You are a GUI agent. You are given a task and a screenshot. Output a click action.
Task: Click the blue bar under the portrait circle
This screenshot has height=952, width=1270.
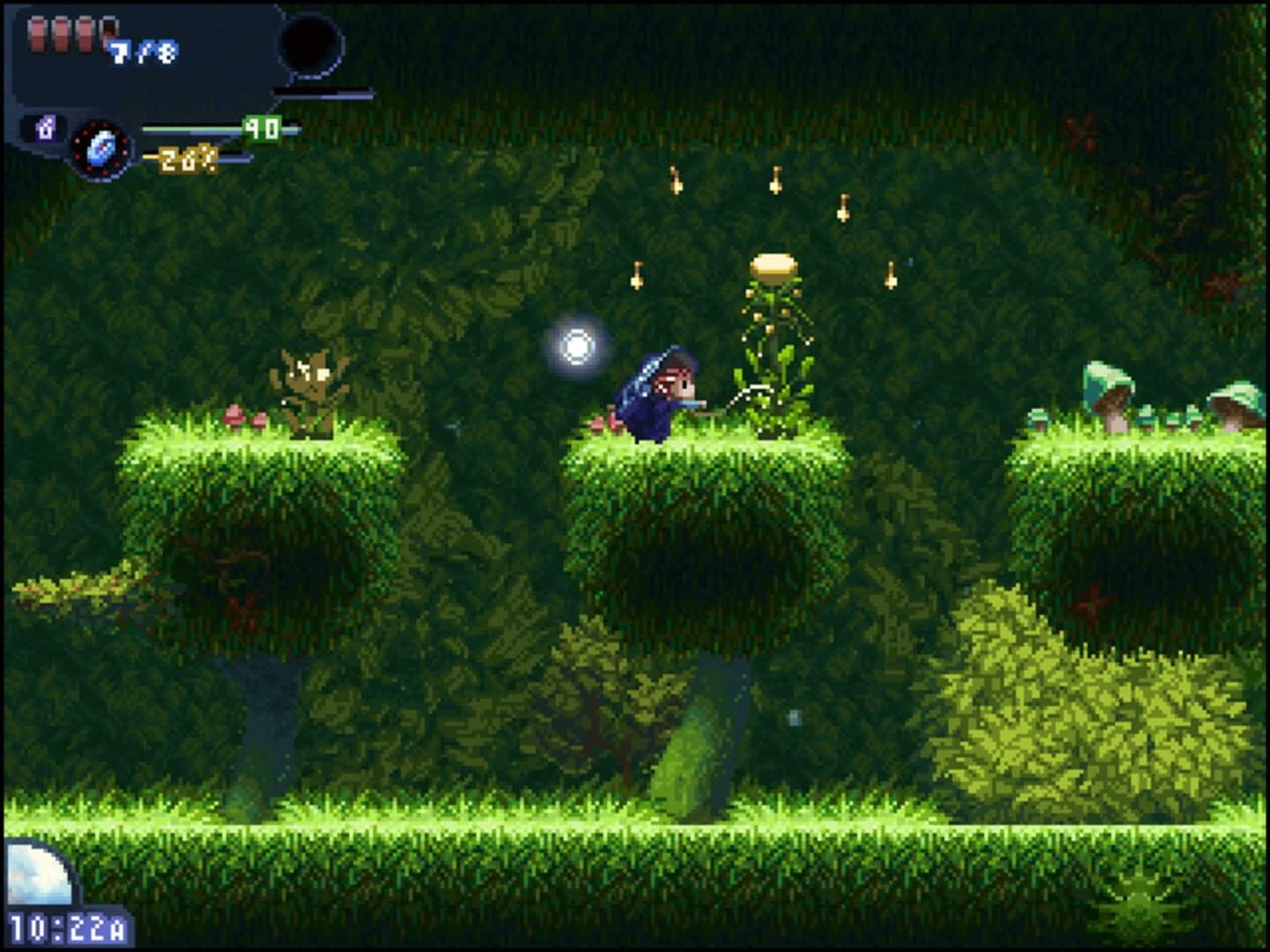click(325, 95)
